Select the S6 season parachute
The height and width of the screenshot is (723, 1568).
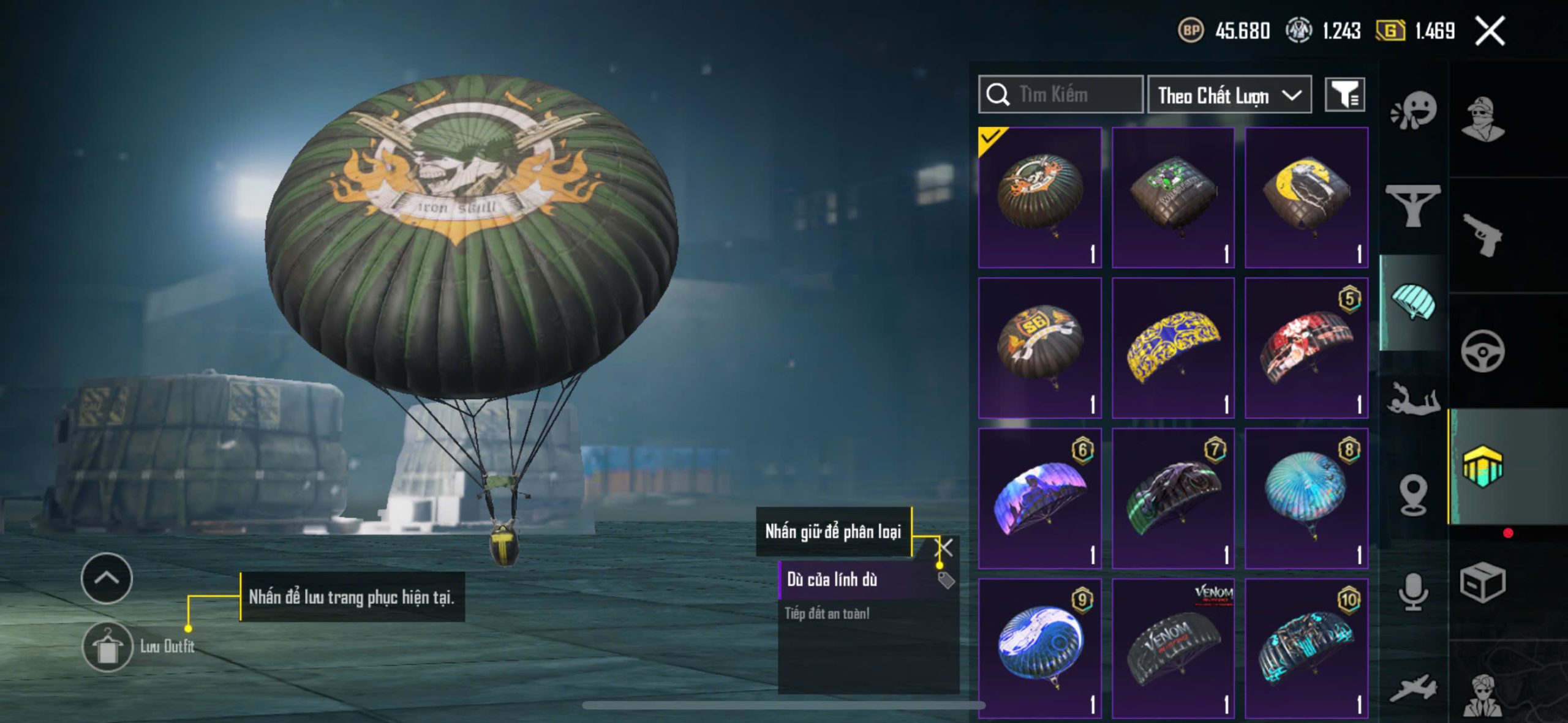click(1040, 348)
